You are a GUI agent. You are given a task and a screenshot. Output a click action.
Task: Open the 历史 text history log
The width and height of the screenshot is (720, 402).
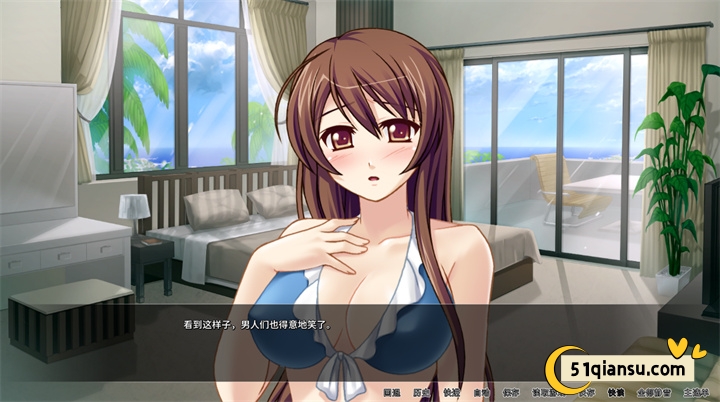(421, 392)
